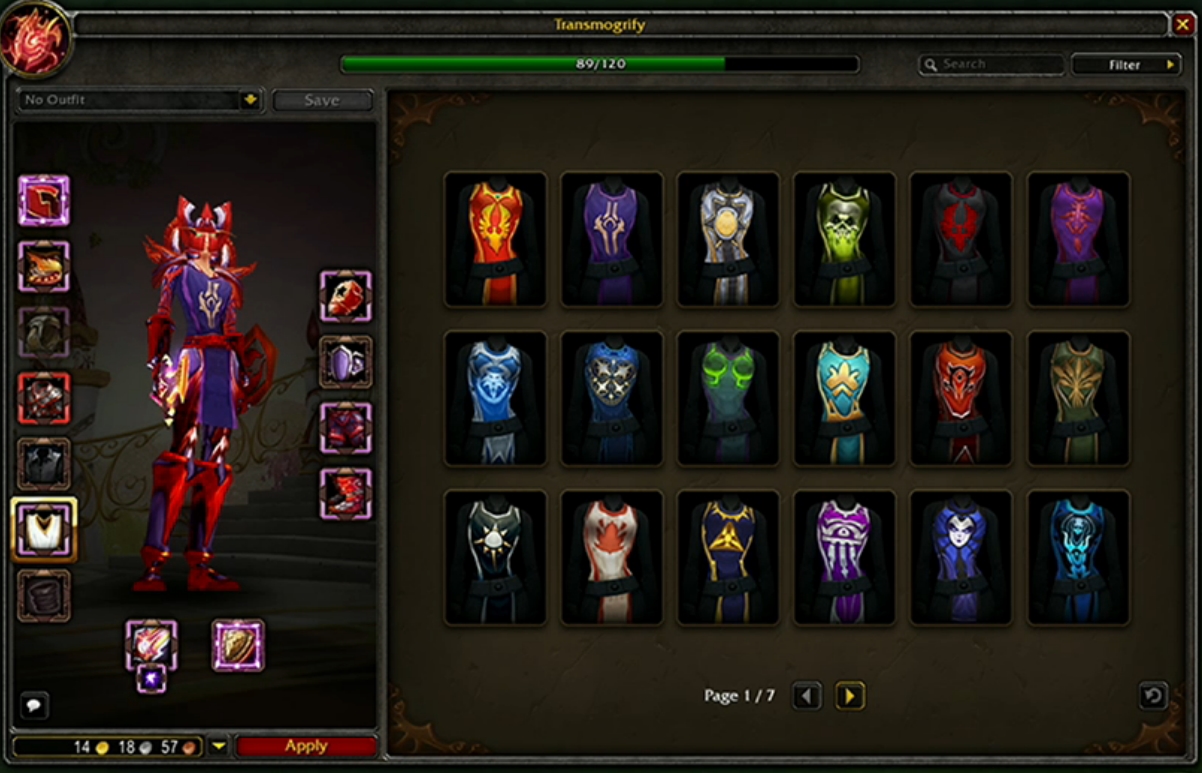The image size is (1202, 773).
Task: Select the red gloves equipment slot
Action: [346, 296]
